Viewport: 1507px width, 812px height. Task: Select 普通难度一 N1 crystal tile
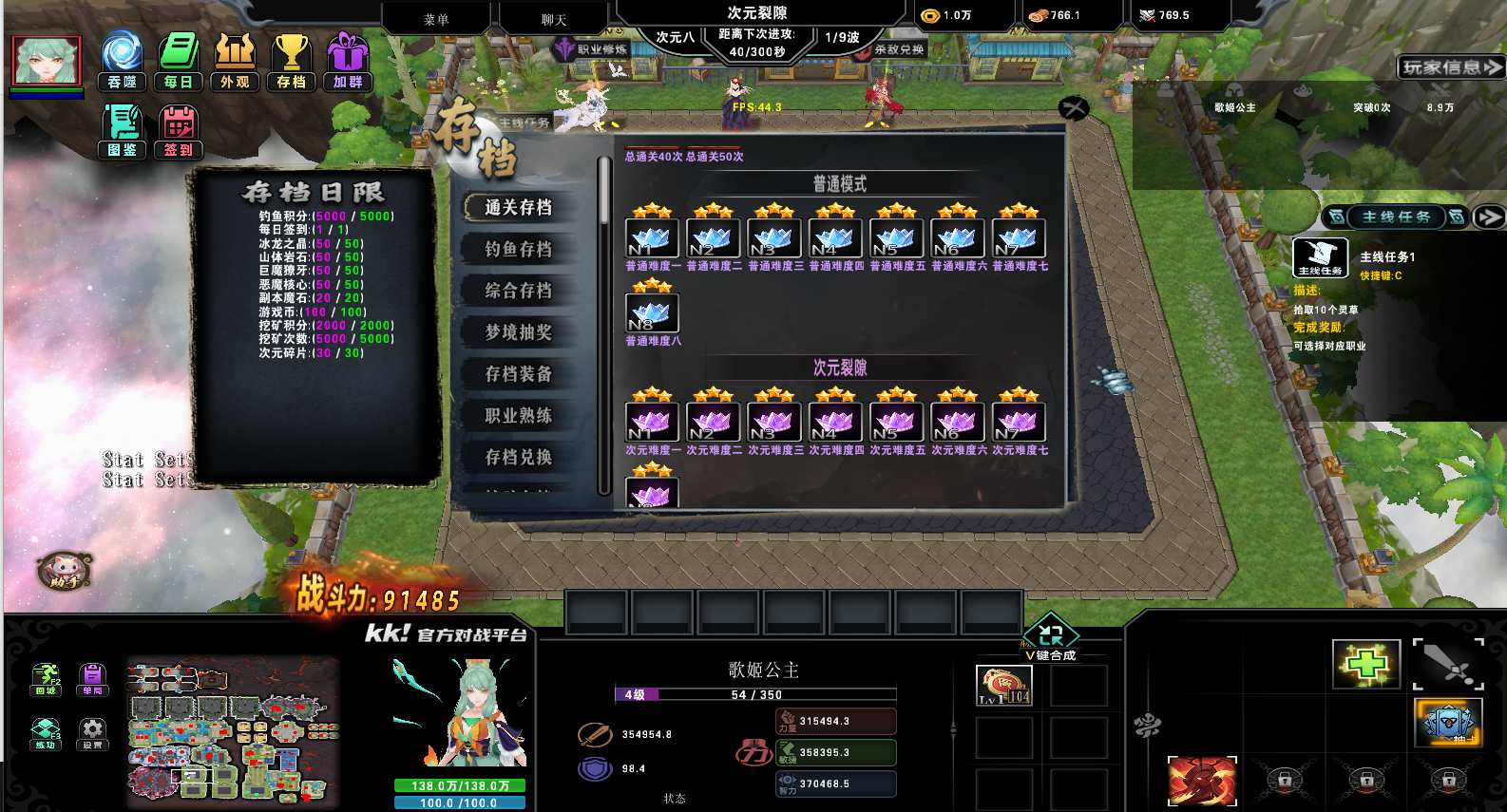click(652, 237)
